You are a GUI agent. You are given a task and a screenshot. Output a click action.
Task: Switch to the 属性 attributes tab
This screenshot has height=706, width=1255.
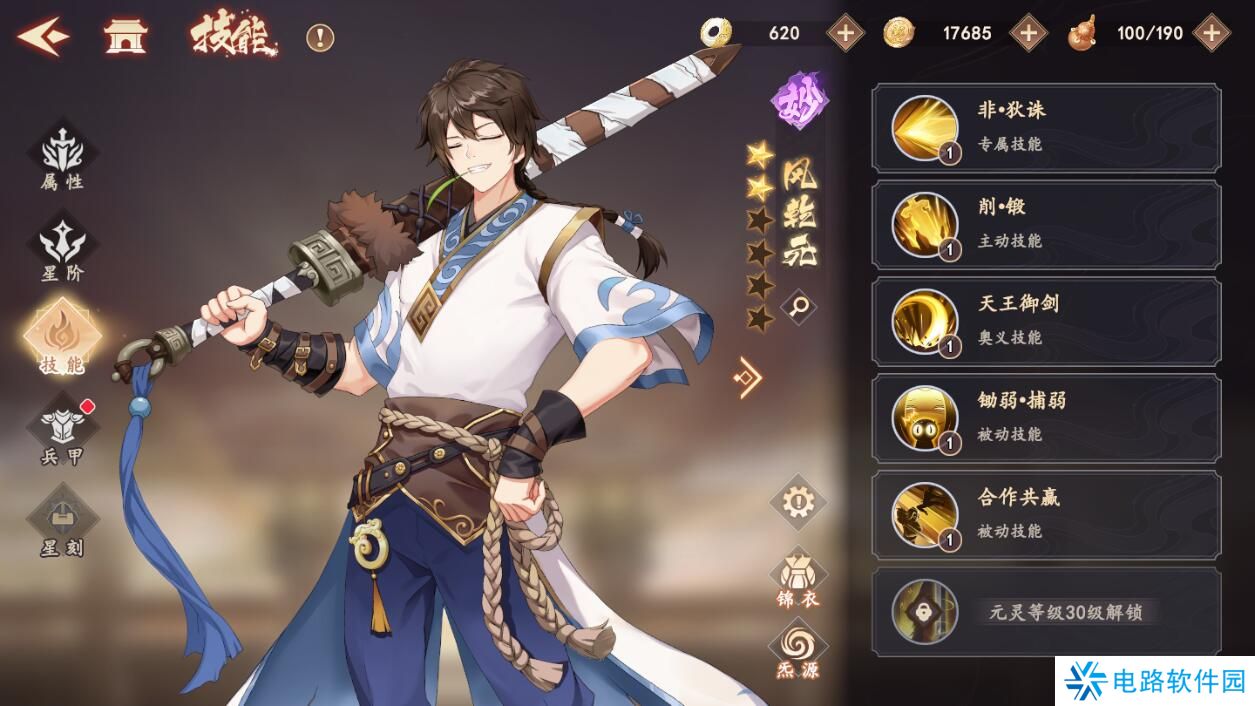pos(62,158)
